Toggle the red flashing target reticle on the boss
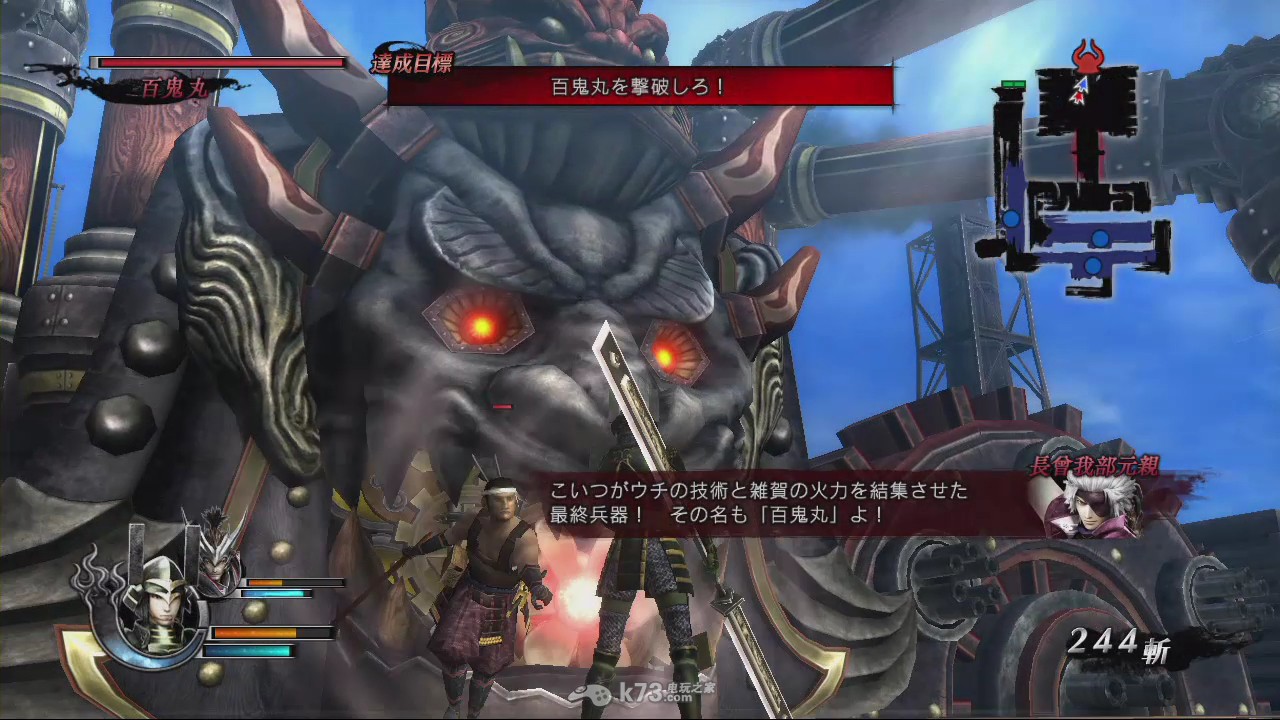 [500, 407]
